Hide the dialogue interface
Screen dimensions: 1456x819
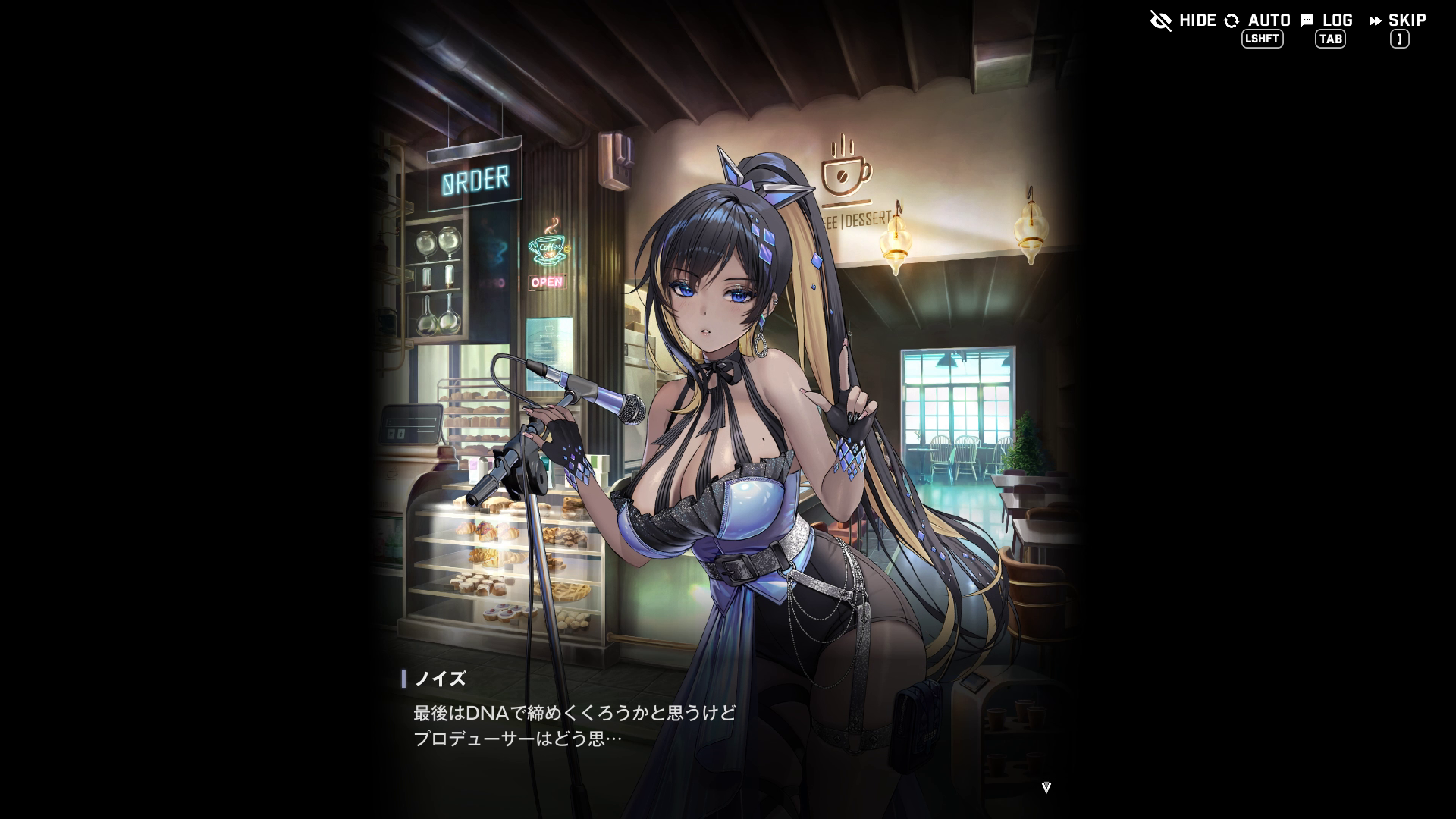1182,20
